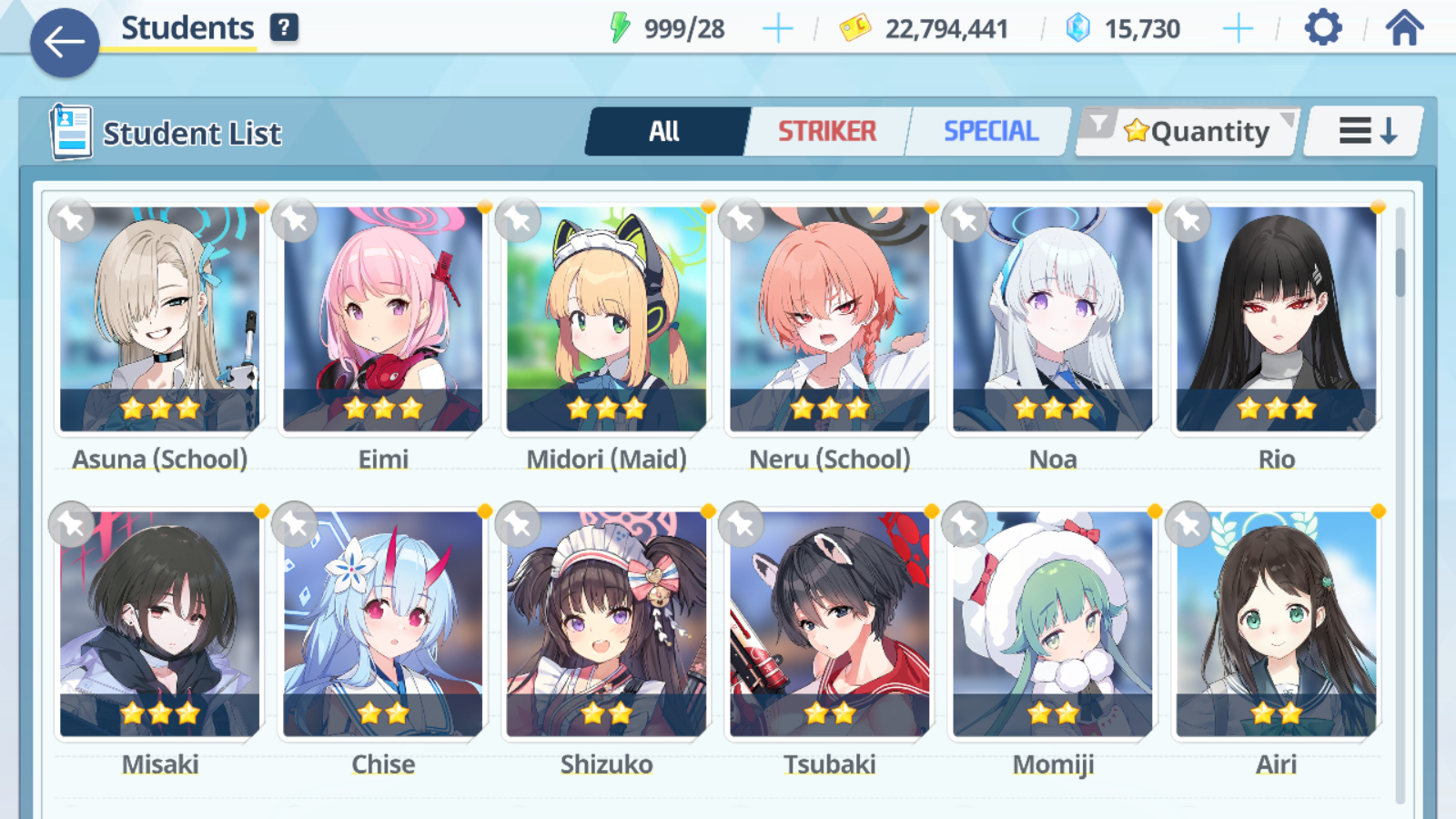
Task: Toggle the sort order direction button
Action: [x=1366, y=132]
